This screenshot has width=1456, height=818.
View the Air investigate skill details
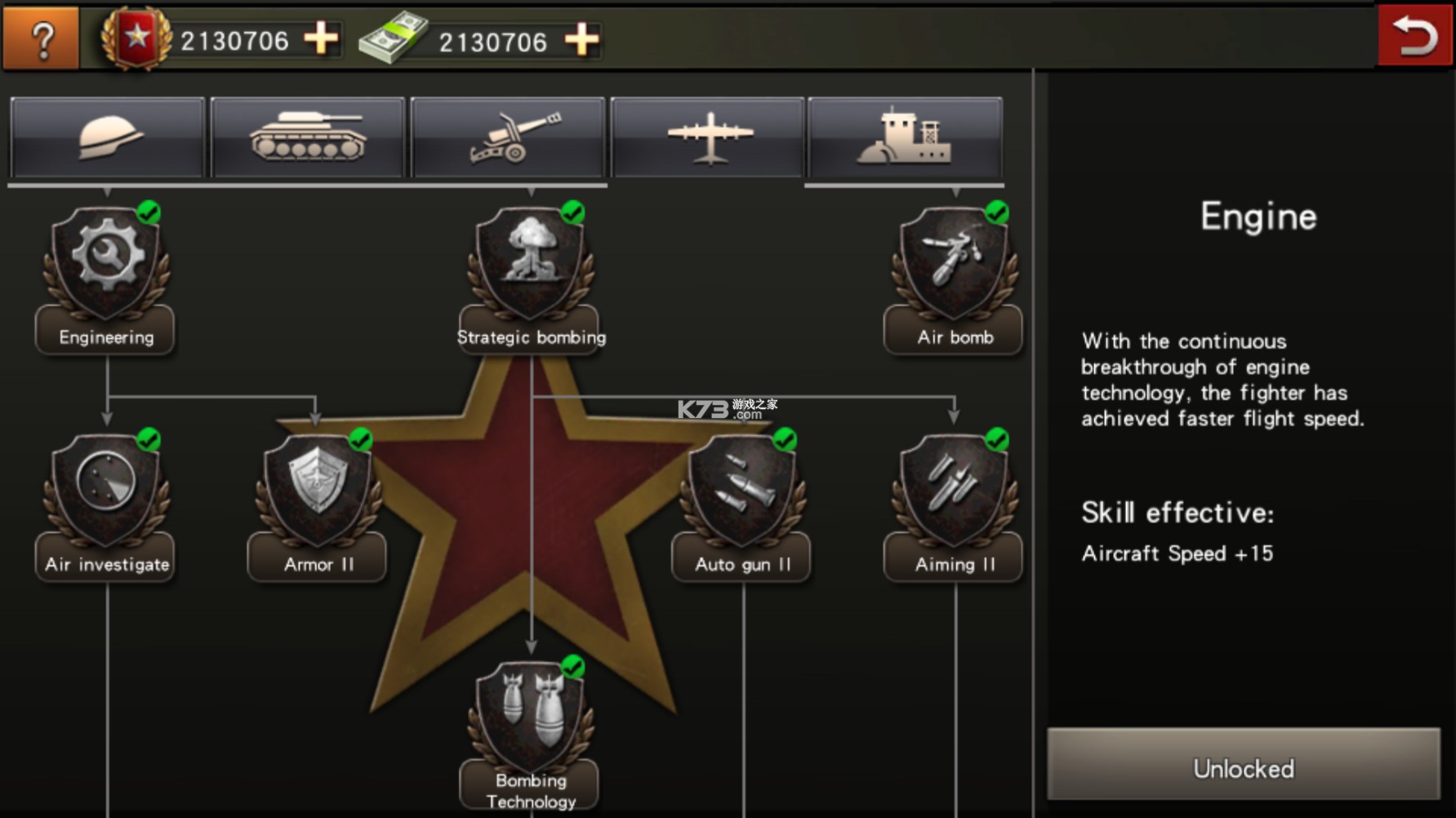pos(105,490)
